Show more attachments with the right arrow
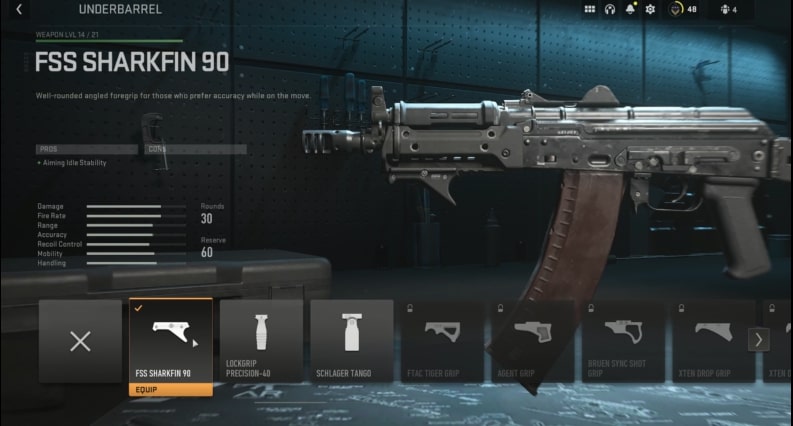The width and height of the screenshot is (793, 426). (758, 340)
